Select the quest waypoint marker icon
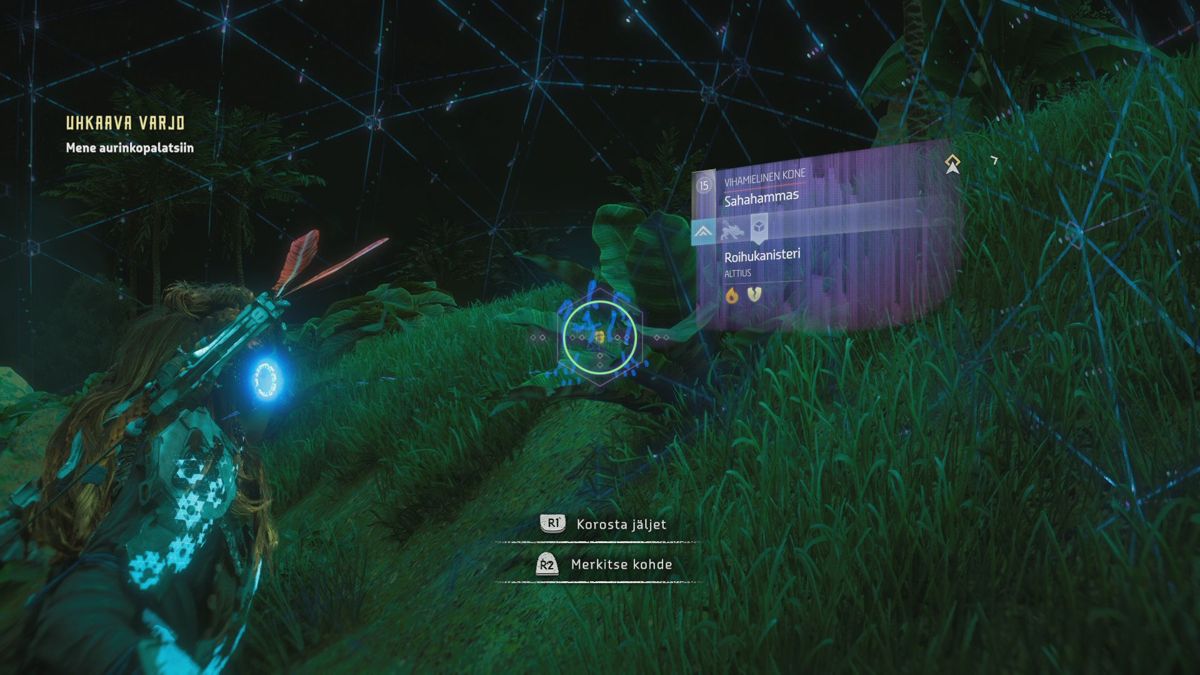 click(x=953, y=164)
